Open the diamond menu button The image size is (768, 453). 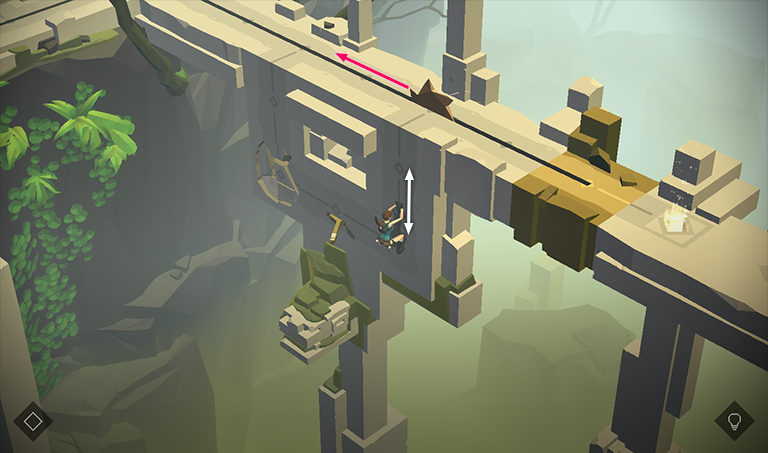tap(33, 420)
